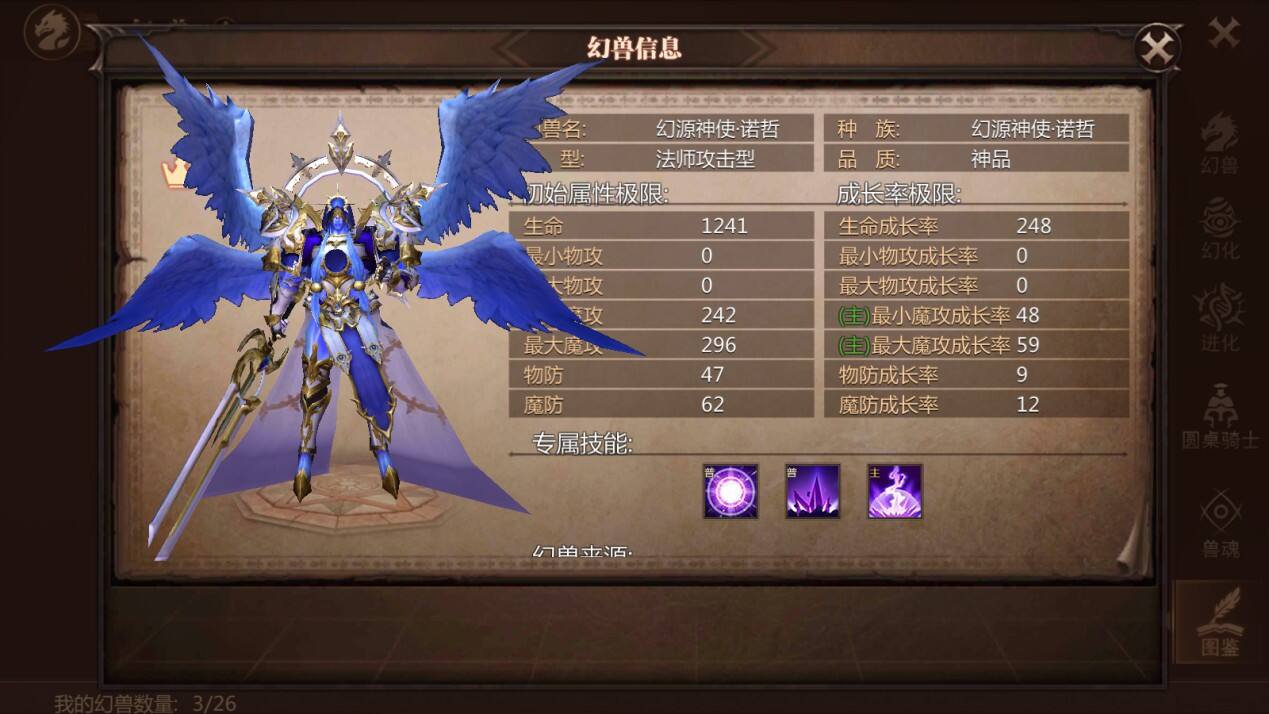
Task: Open the 图鉴 codex tab
Action: tap(1220, 622)
